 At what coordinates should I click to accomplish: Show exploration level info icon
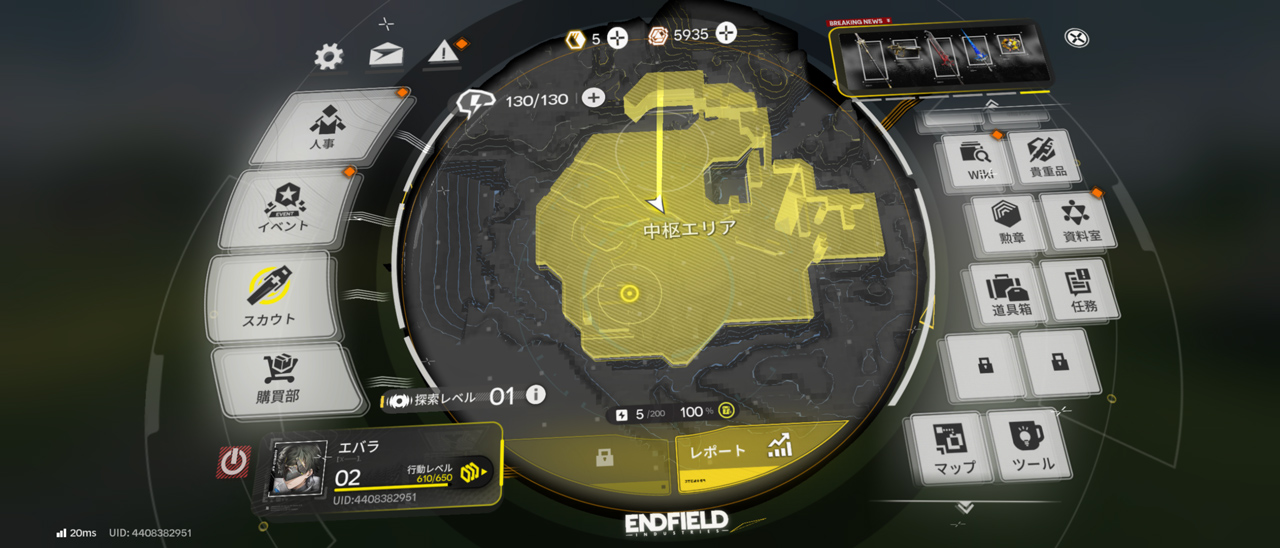pos(536,395)
